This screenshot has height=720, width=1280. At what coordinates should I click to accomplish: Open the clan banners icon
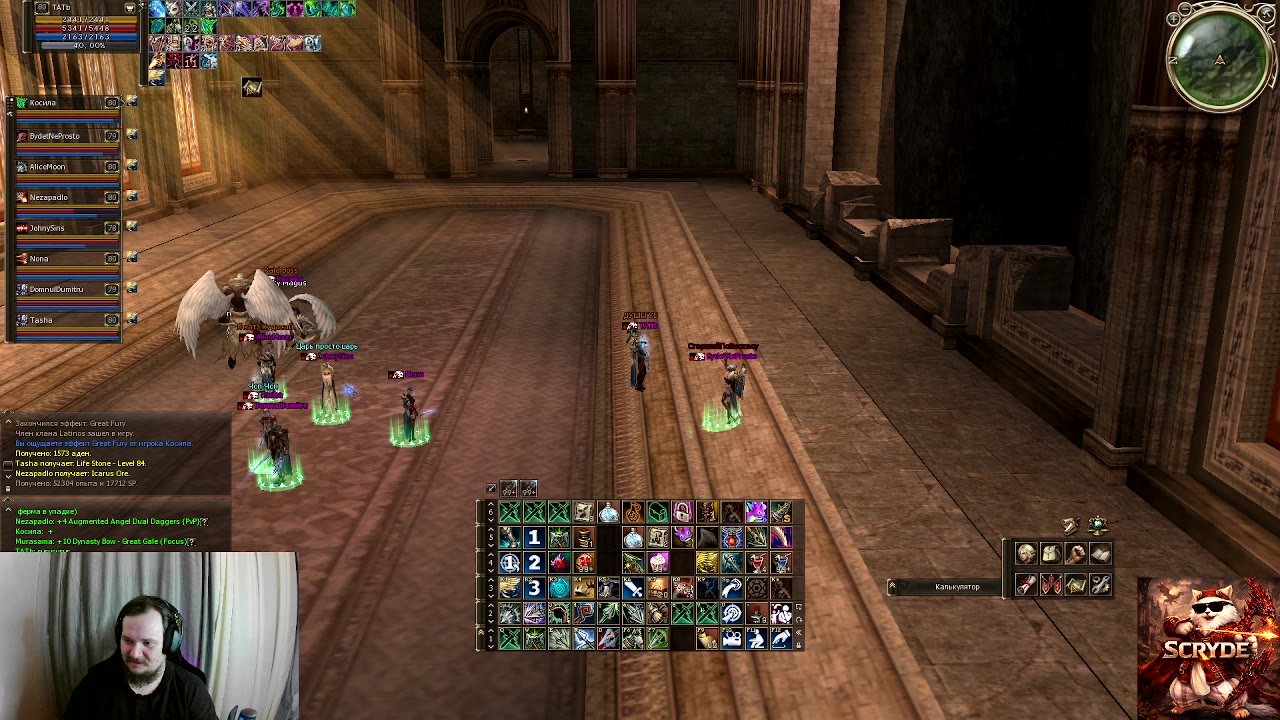(x=1050, y=585)
